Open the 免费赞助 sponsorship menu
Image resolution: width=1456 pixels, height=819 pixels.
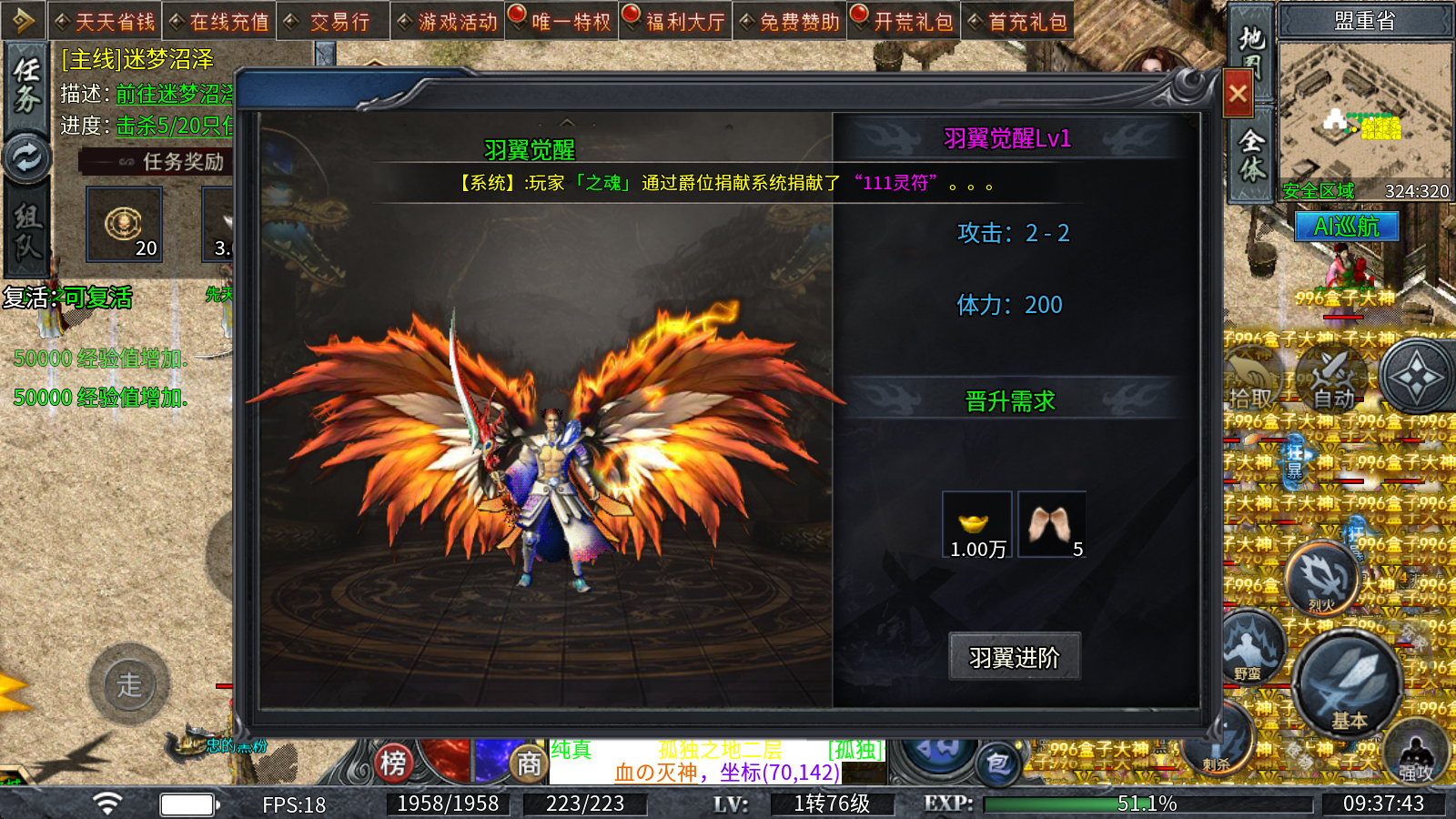(x=790, y=21)
